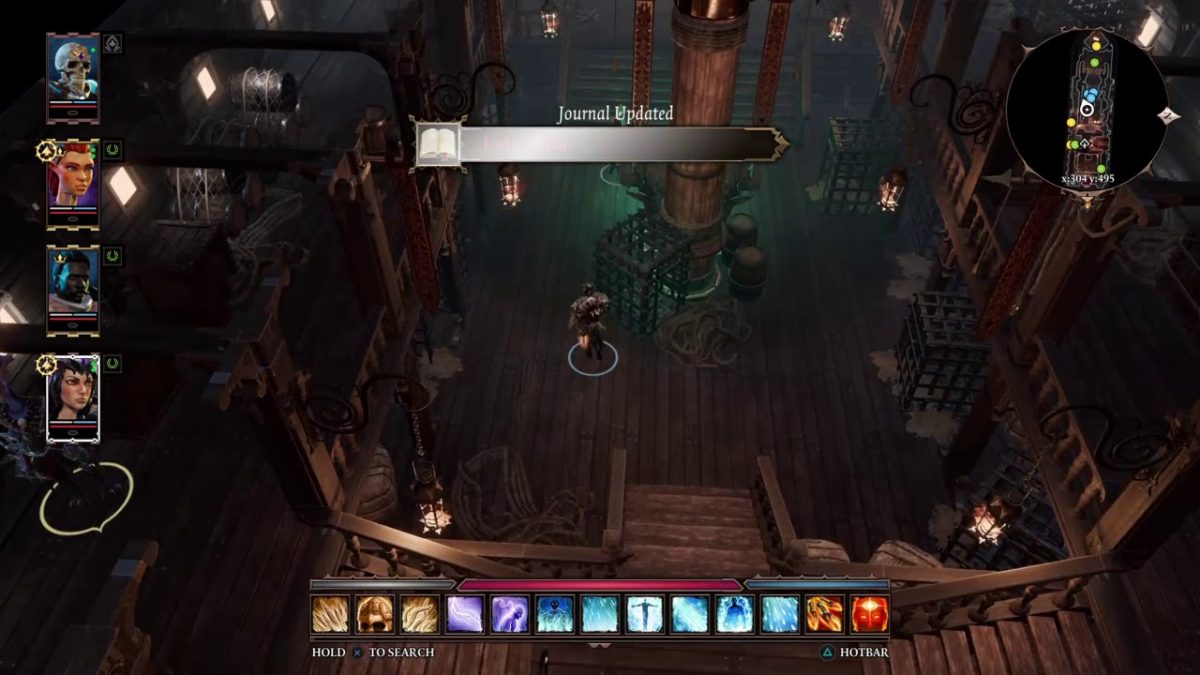Select the red-haired woman's portrait
Viewport: 1200px width, 675px height.
[x=73, y=183]
